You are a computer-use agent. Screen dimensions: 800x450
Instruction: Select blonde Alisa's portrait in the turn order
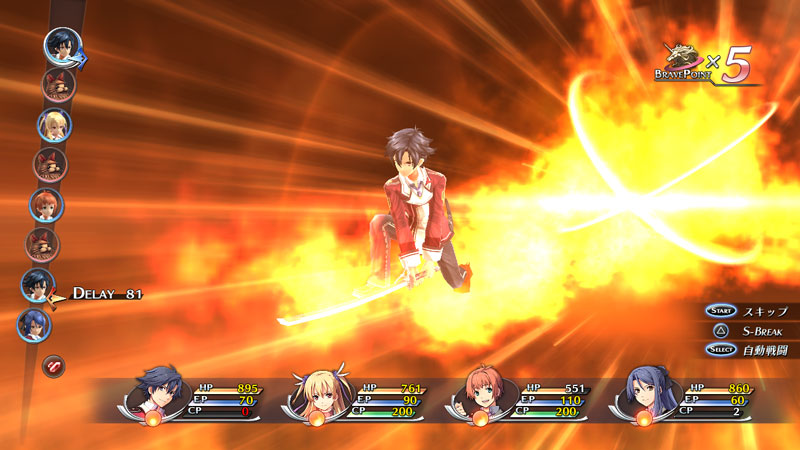click(53, 125)
